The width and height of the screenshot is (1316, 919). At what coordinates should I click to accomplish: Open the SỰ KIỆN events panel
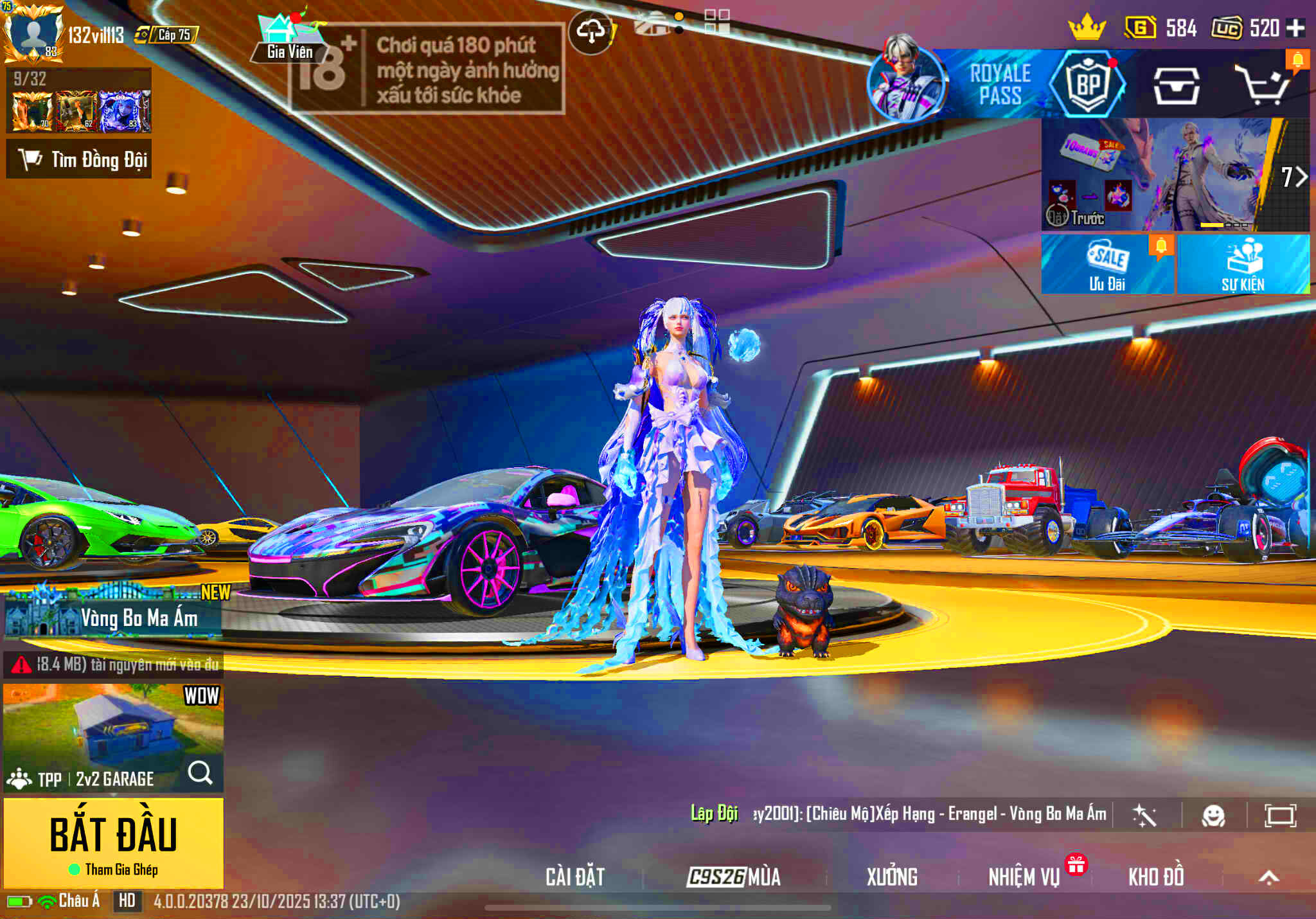[1243, 265]
